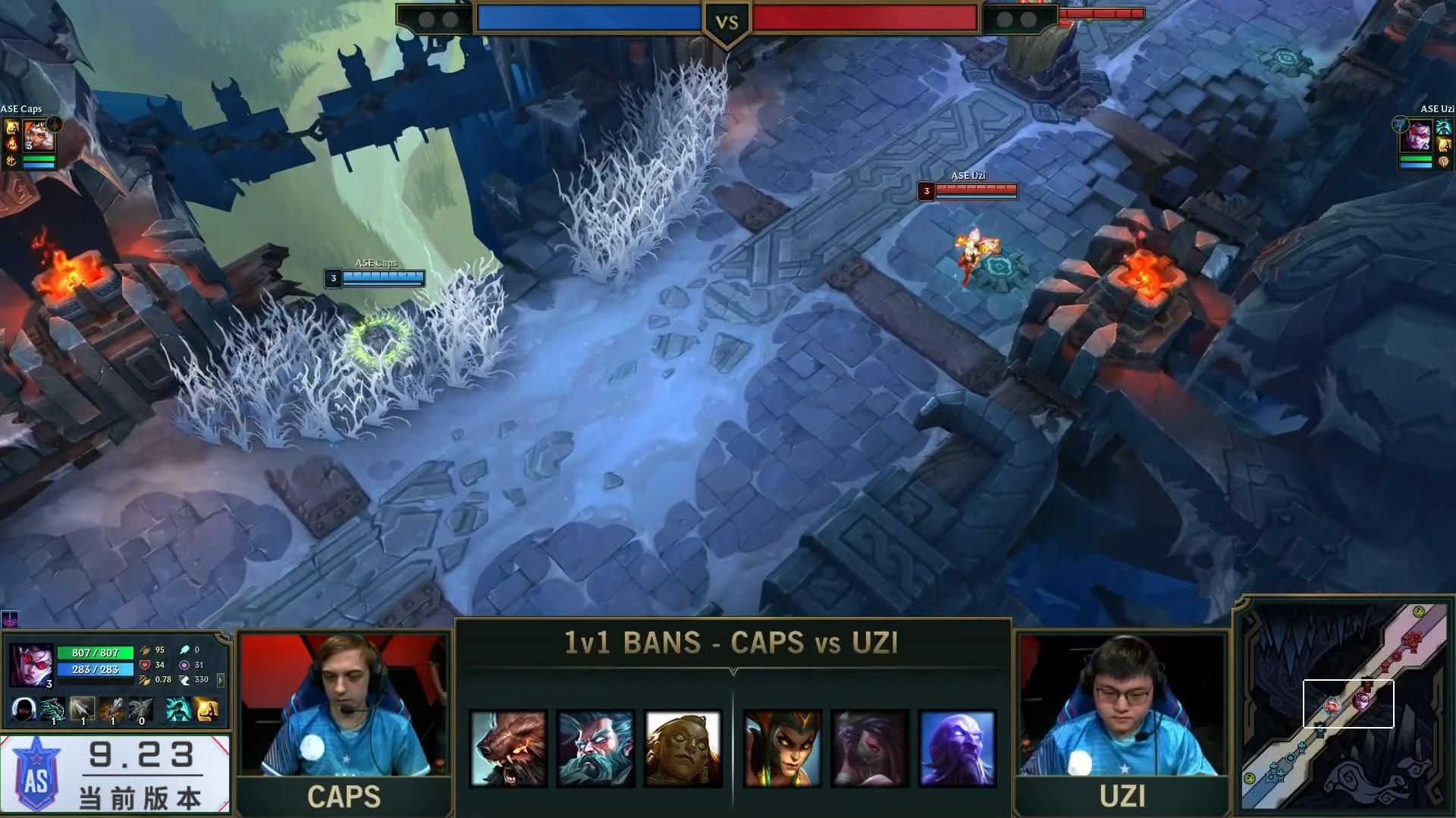Click the banned Warwick portrait

coord(508,748)
